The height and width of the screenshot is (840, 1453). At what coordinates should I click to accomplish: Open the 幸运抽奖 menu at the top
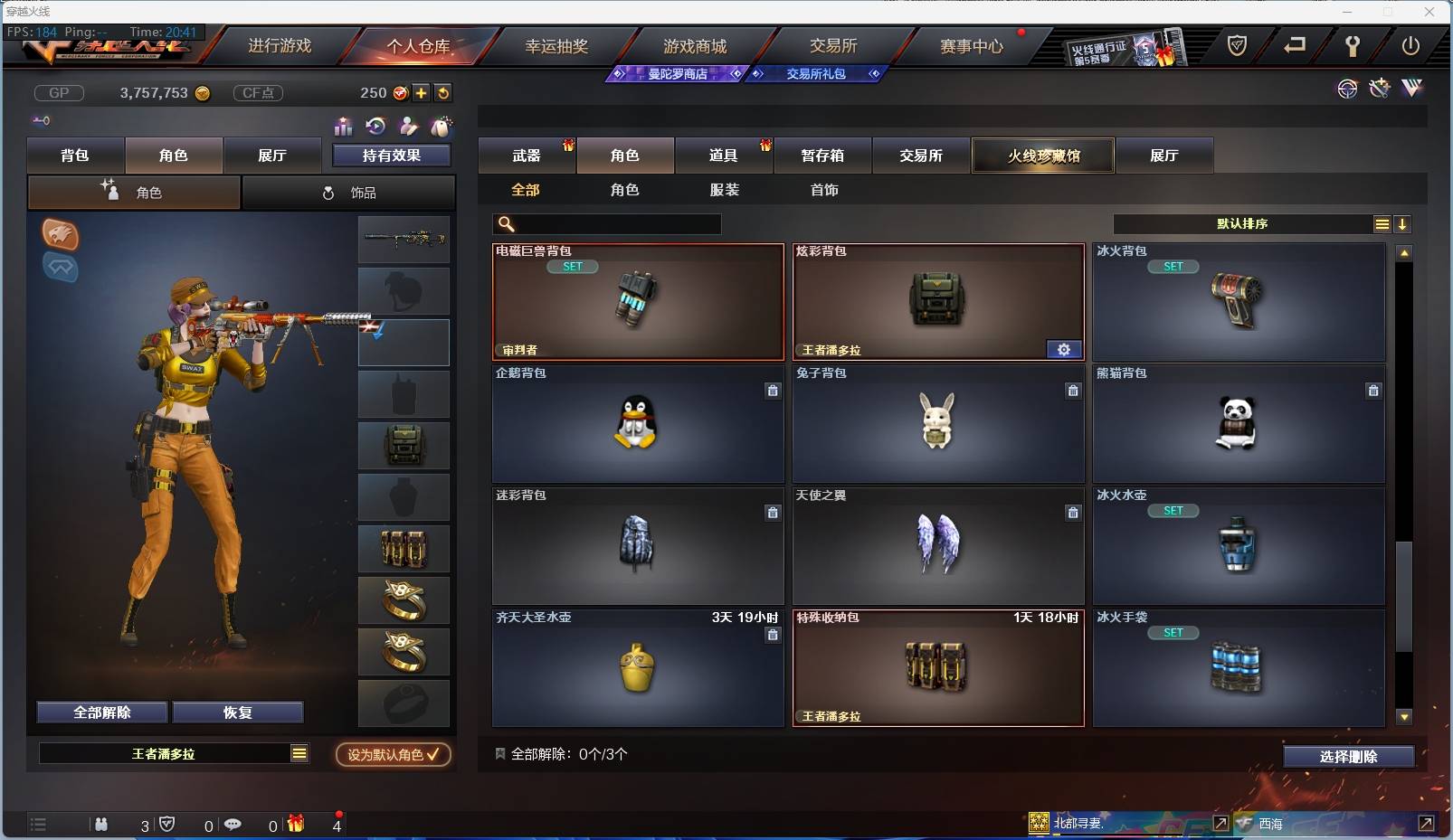point(556,45)
